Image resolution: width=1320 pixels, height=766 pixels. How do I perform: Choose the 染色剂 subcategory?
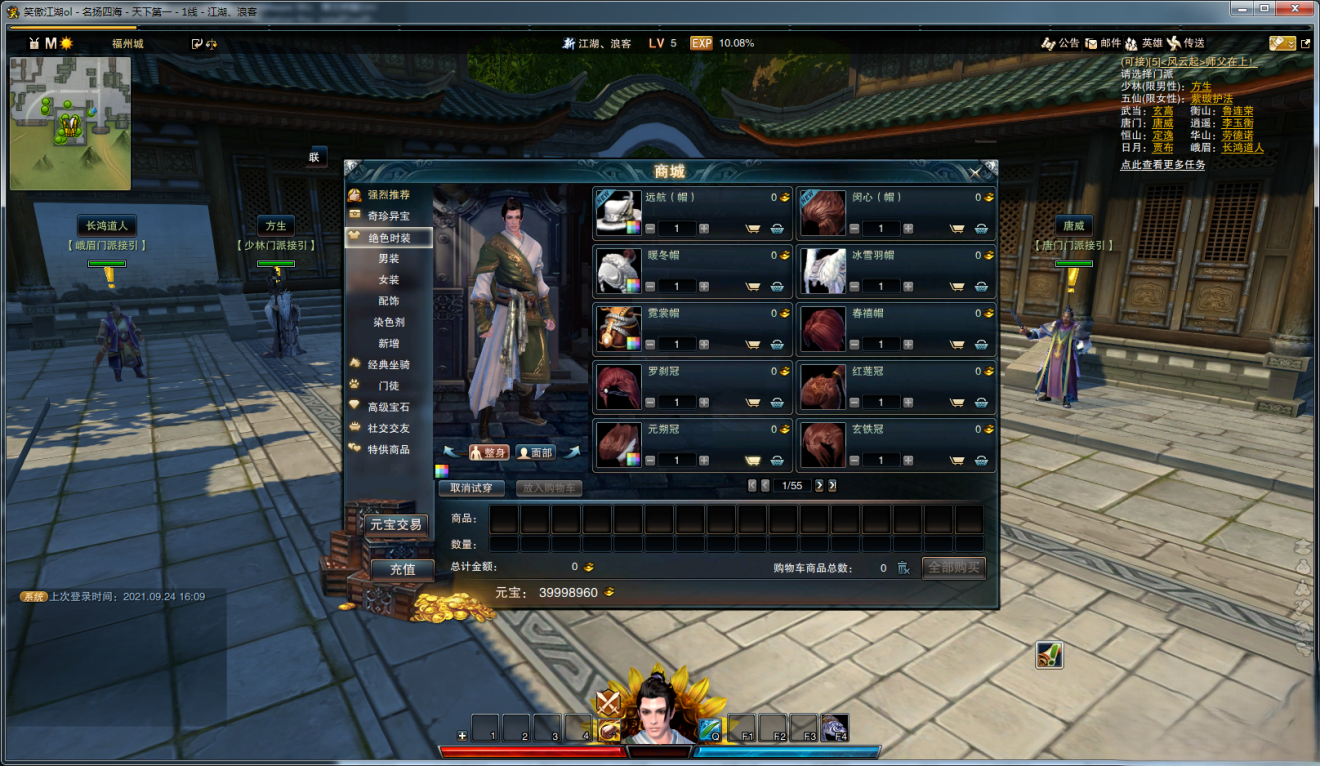click(389, 322)
